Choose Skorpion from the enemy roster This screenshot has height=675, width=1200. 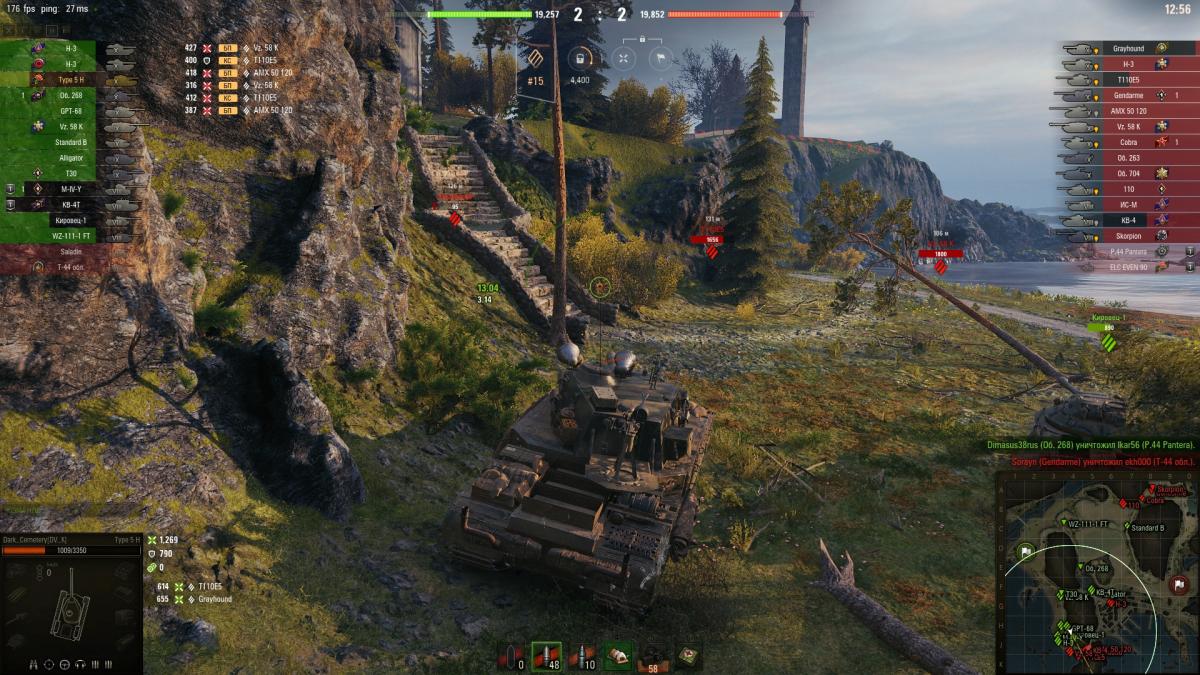1127,235
